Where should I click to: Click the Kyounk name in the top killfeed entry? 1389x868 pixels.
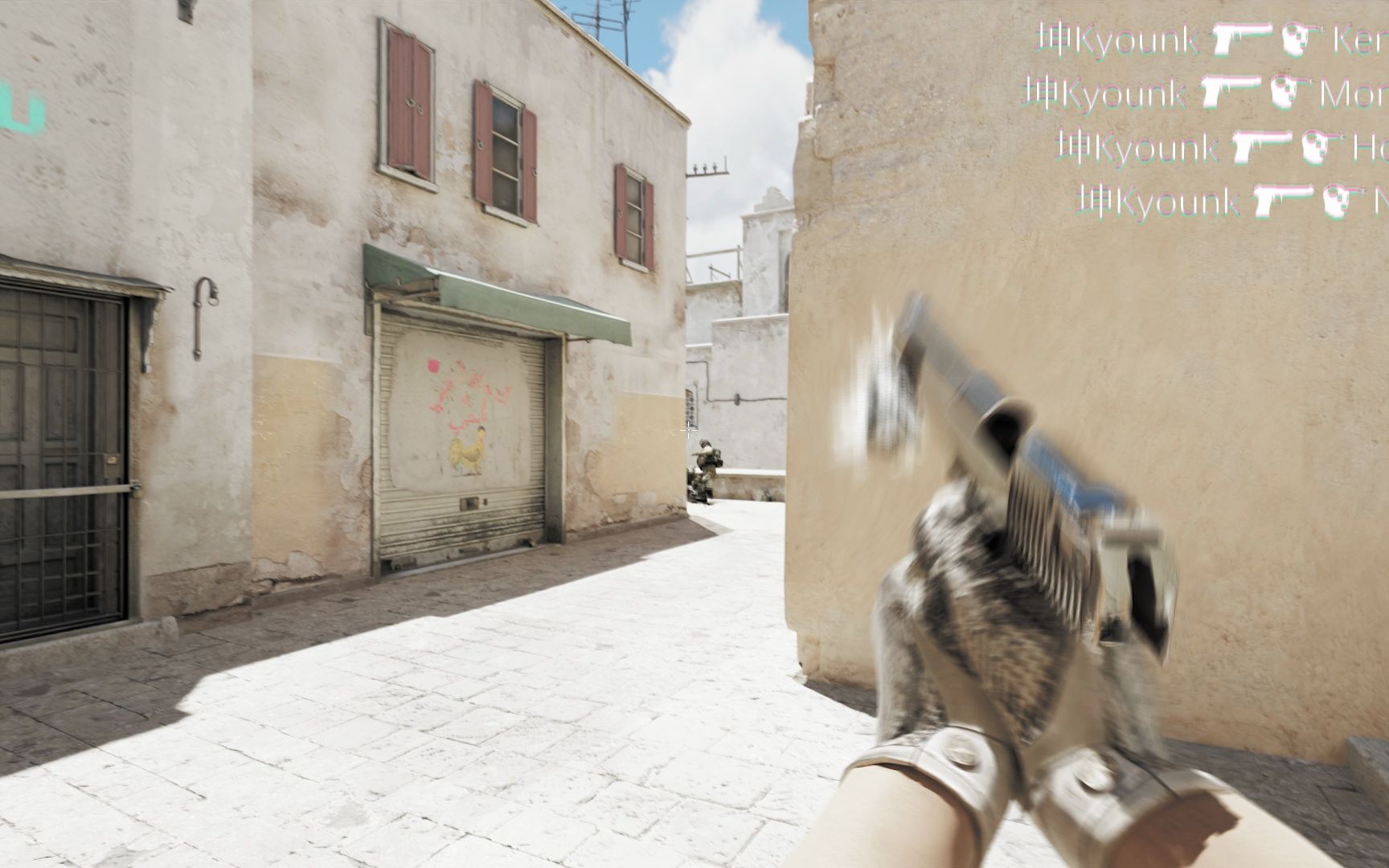tap(1134, 38)
